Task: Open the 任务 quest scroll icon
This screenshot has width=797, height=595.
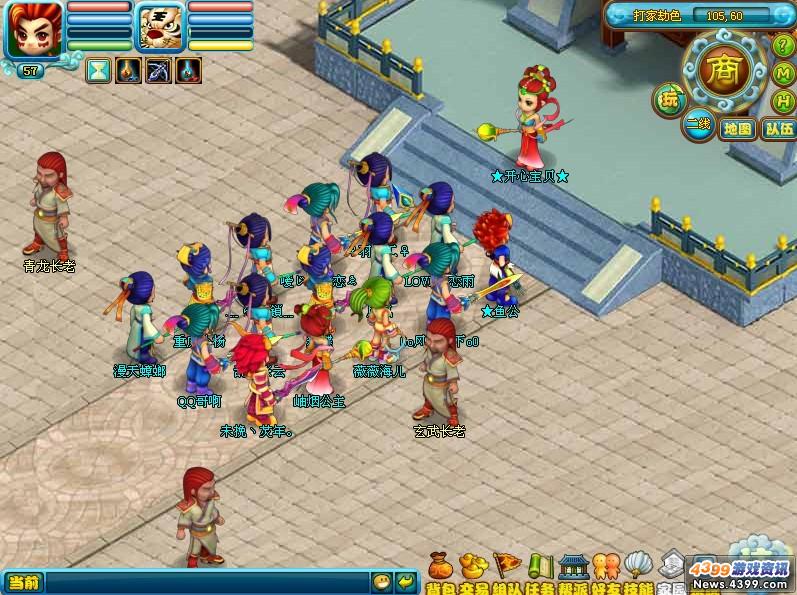Action: (540, 567)
